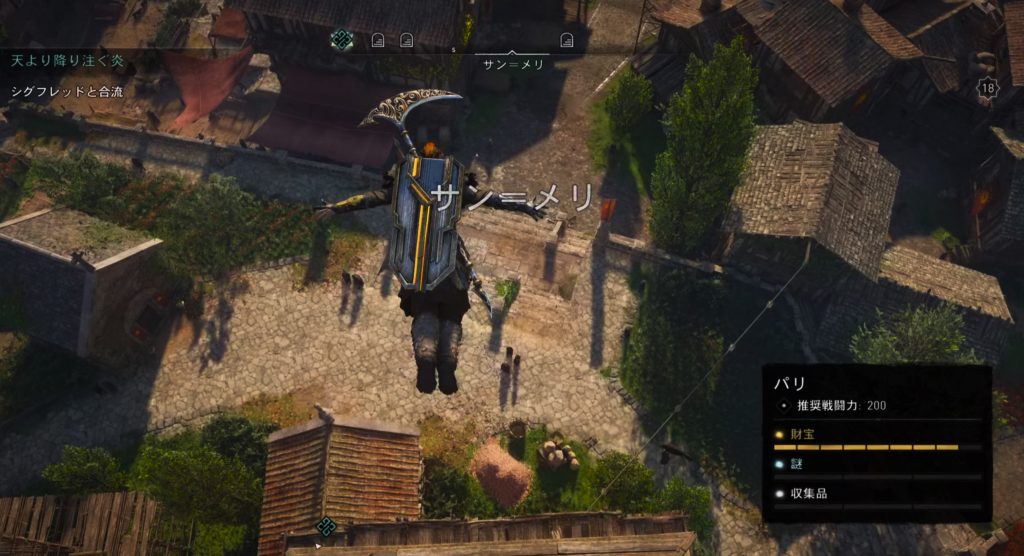Select the quest waypoint marker above the rooftop
This screenshot has width=1024, height=556.
pos(325,526)
